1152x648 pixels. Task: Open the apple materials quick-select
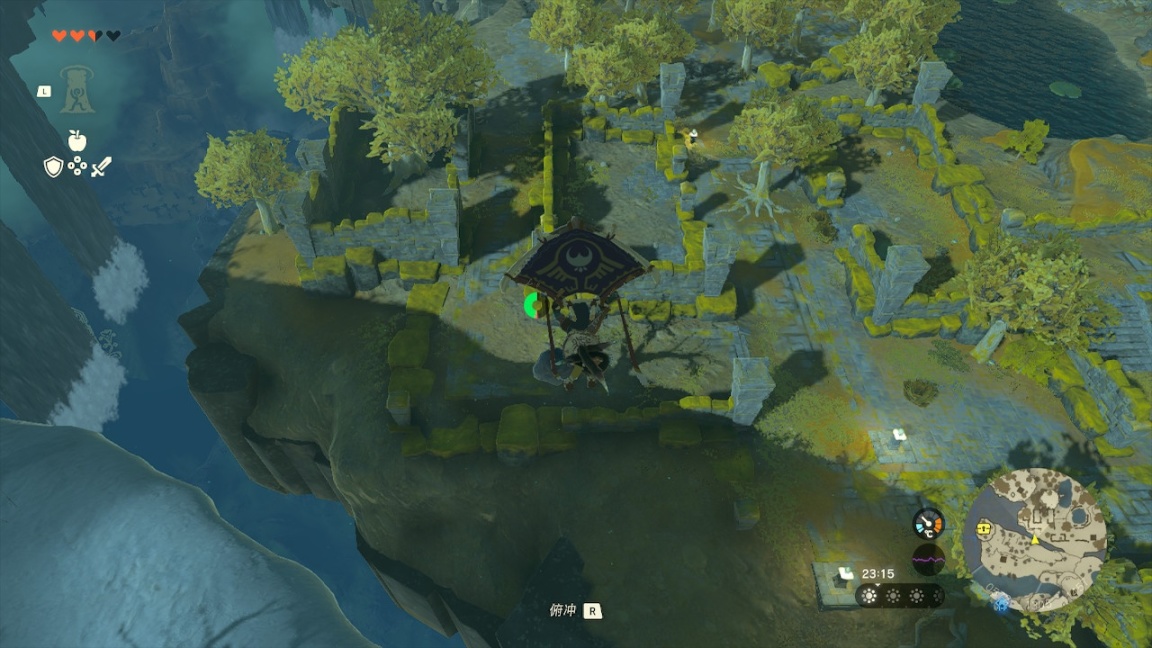coord(77,140)
